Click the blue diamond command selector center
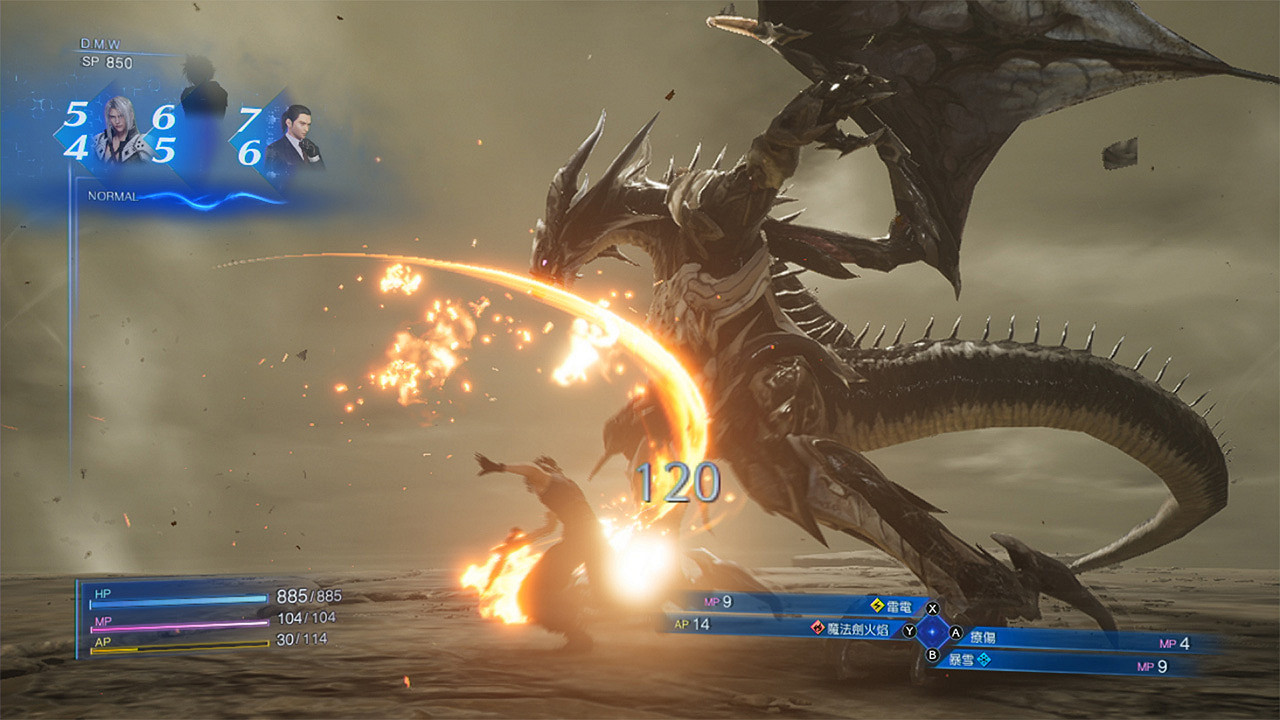 [x=933, y=632]
